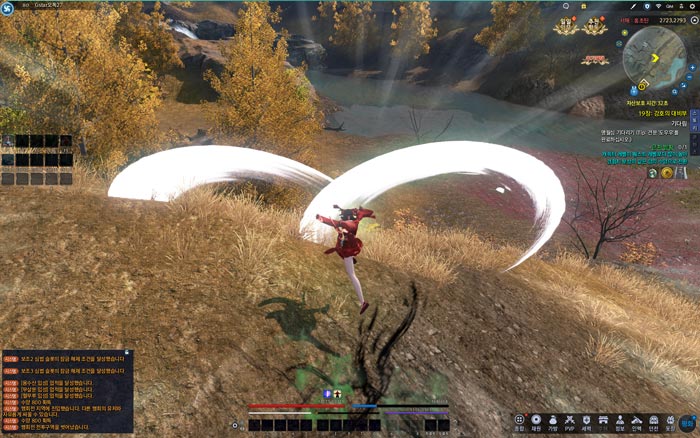Click the system chat log panel
Screen dimensions: 700x438
point(66,390)
